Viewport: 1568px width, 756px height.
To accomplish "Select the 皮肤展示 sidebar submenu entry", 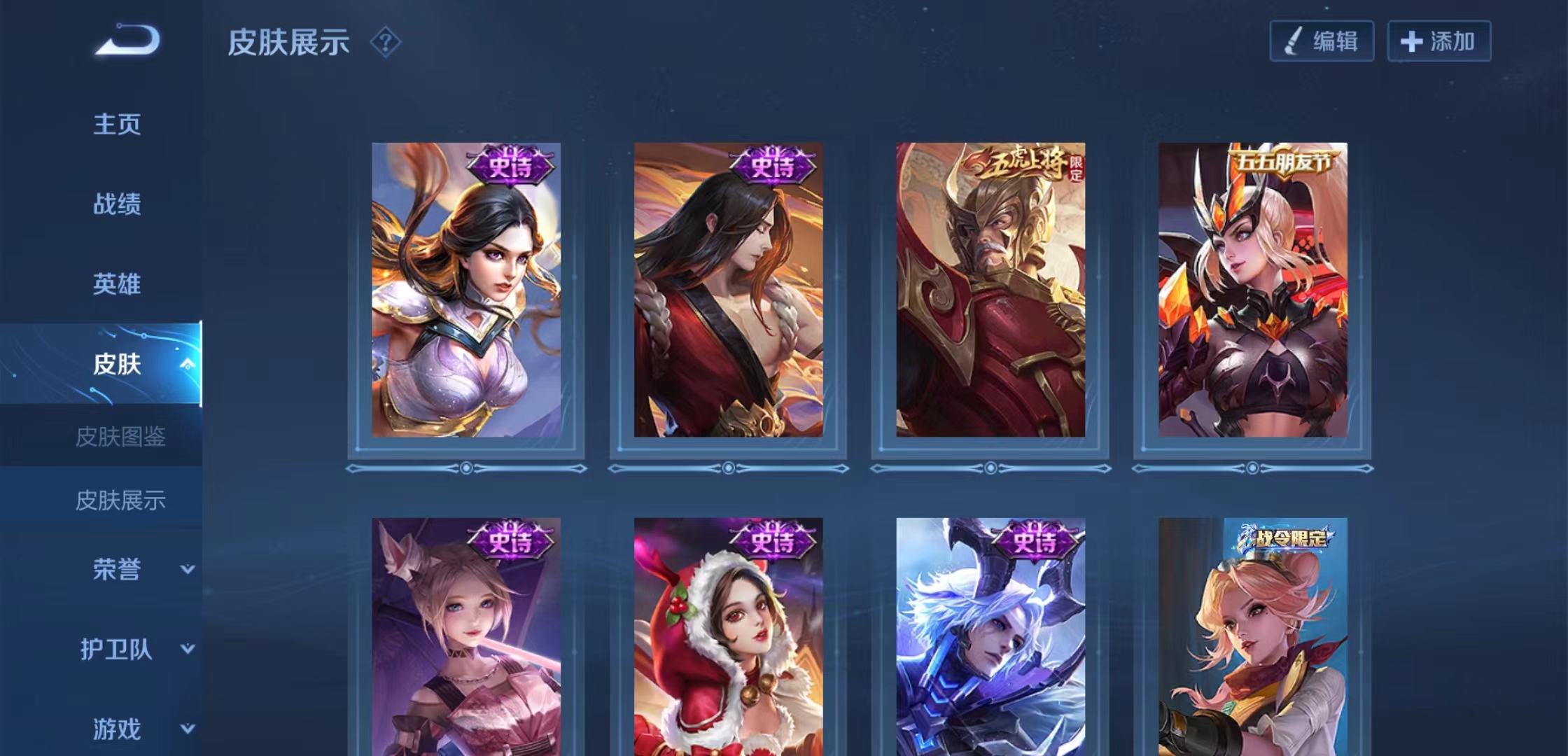I will pyautogui.click(x=120, y=500).
